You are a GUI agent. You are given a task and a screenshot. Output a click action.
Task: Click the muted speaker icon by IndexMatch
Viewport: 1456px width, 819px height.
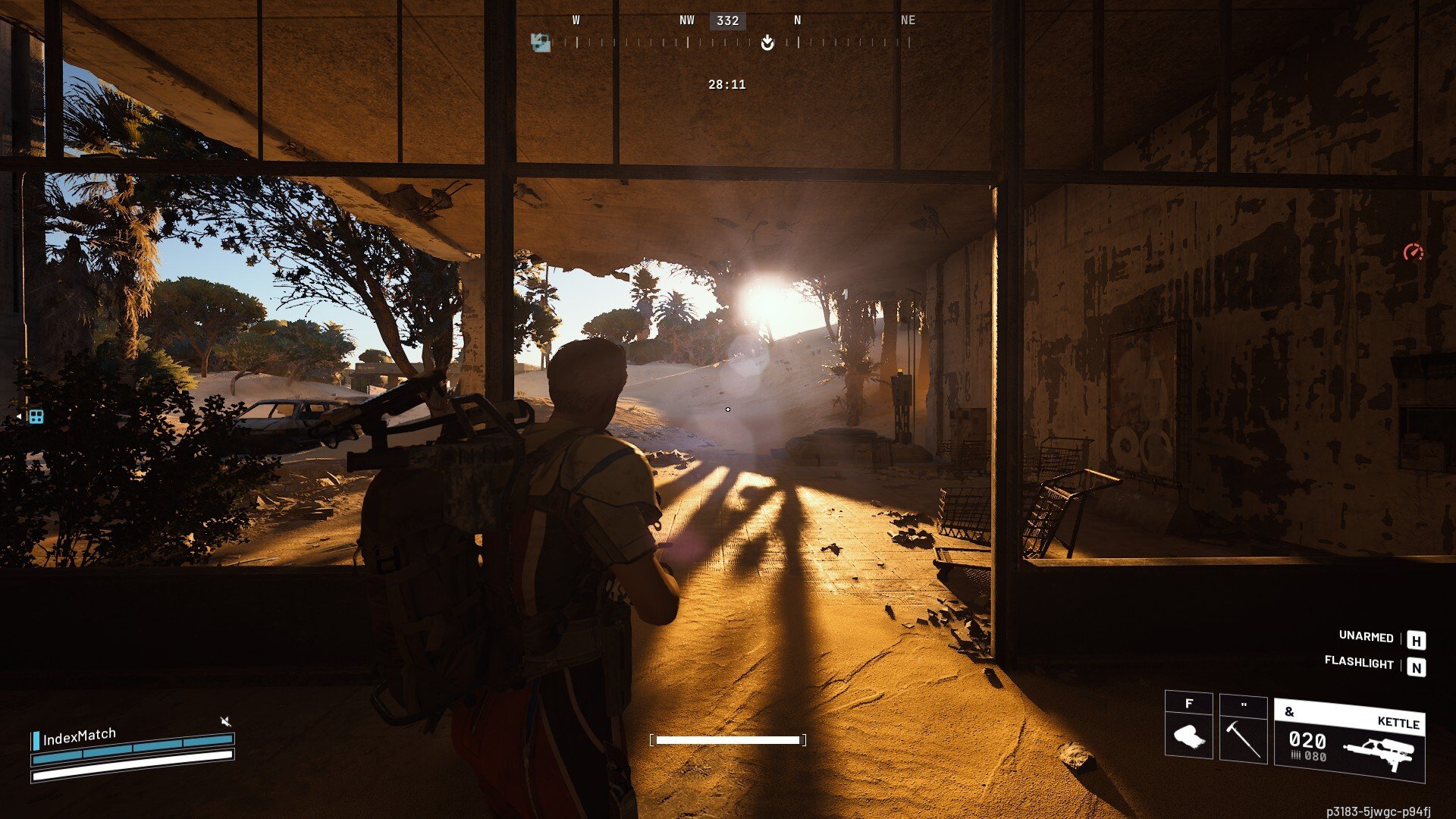225,720
